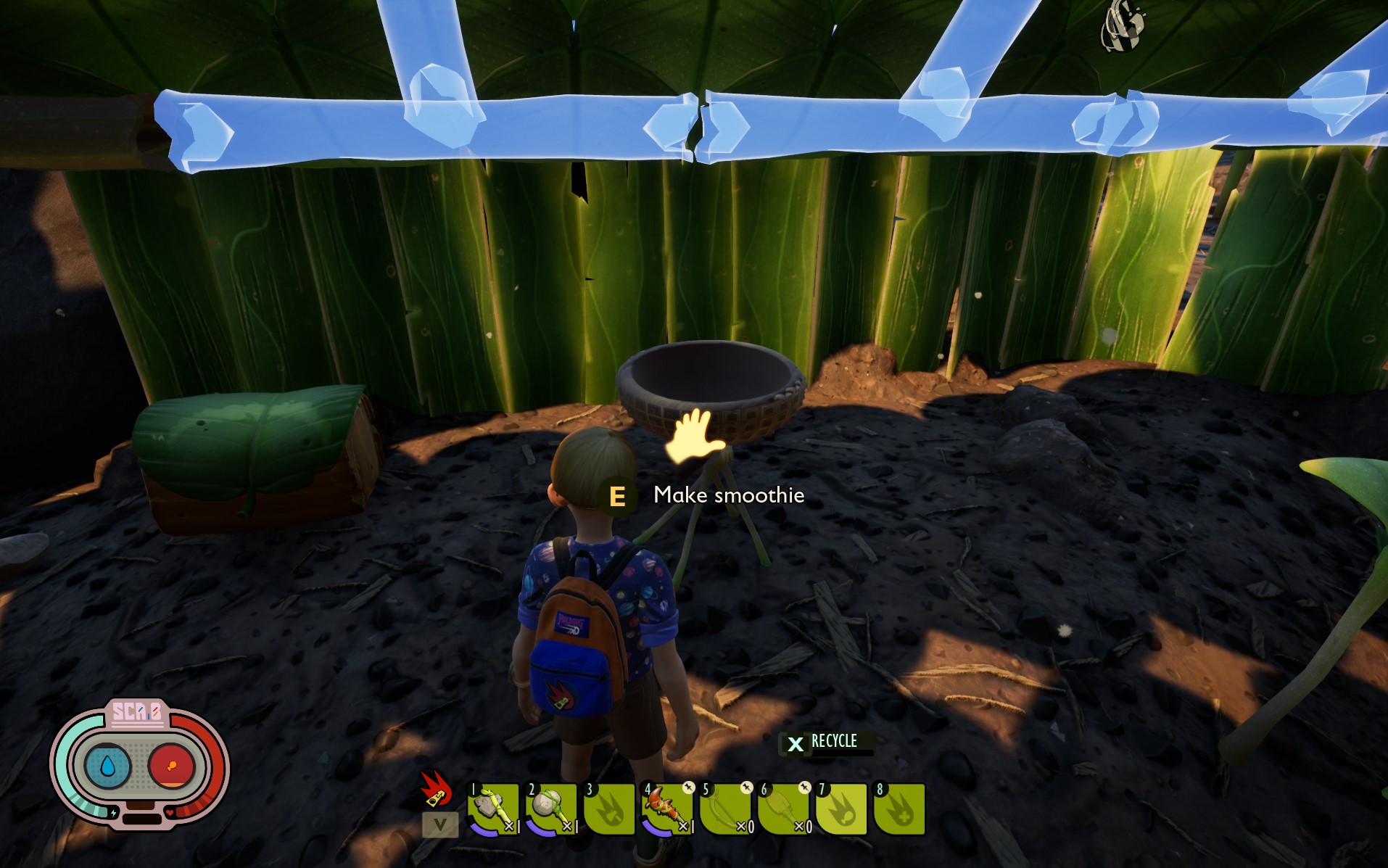
Task: Toggle the pin marker on hotbar slot 5
Action: click(748, 788)
